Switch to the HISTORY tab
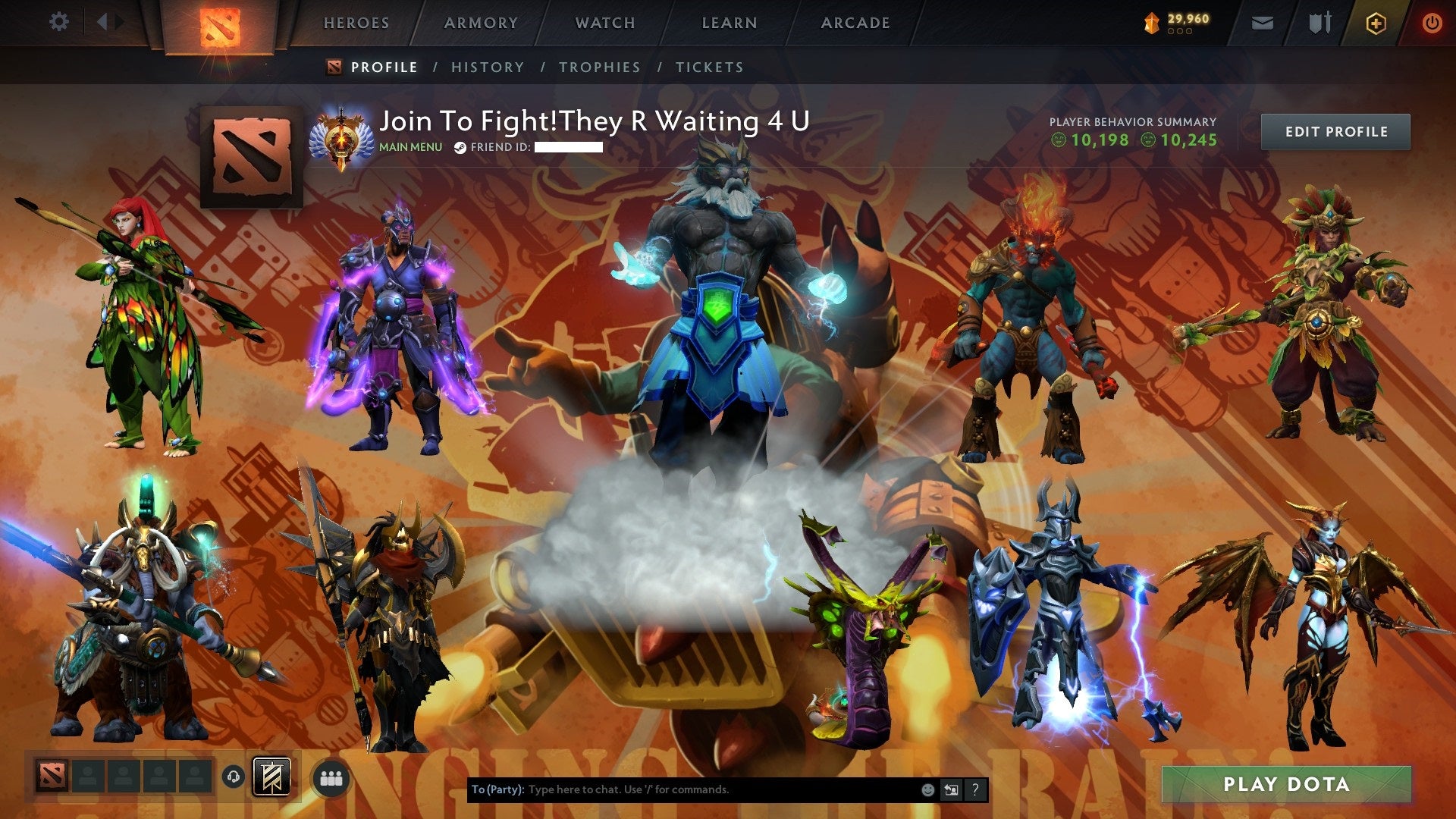The width and height of the screenshot is (1456, 819). [487, 67]
